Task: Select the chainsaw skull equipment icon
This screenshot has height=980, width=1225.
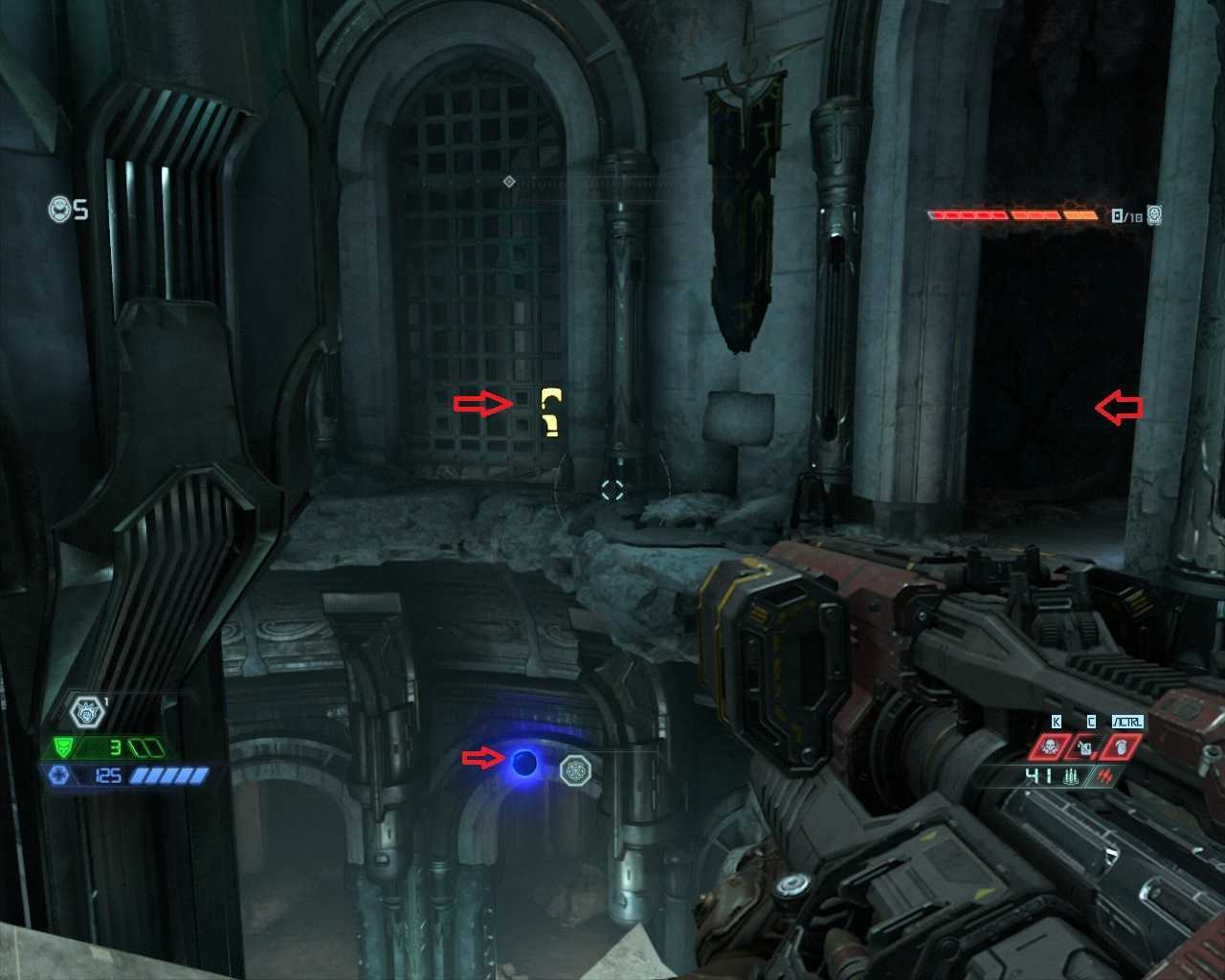Action: coord(1048,746)
